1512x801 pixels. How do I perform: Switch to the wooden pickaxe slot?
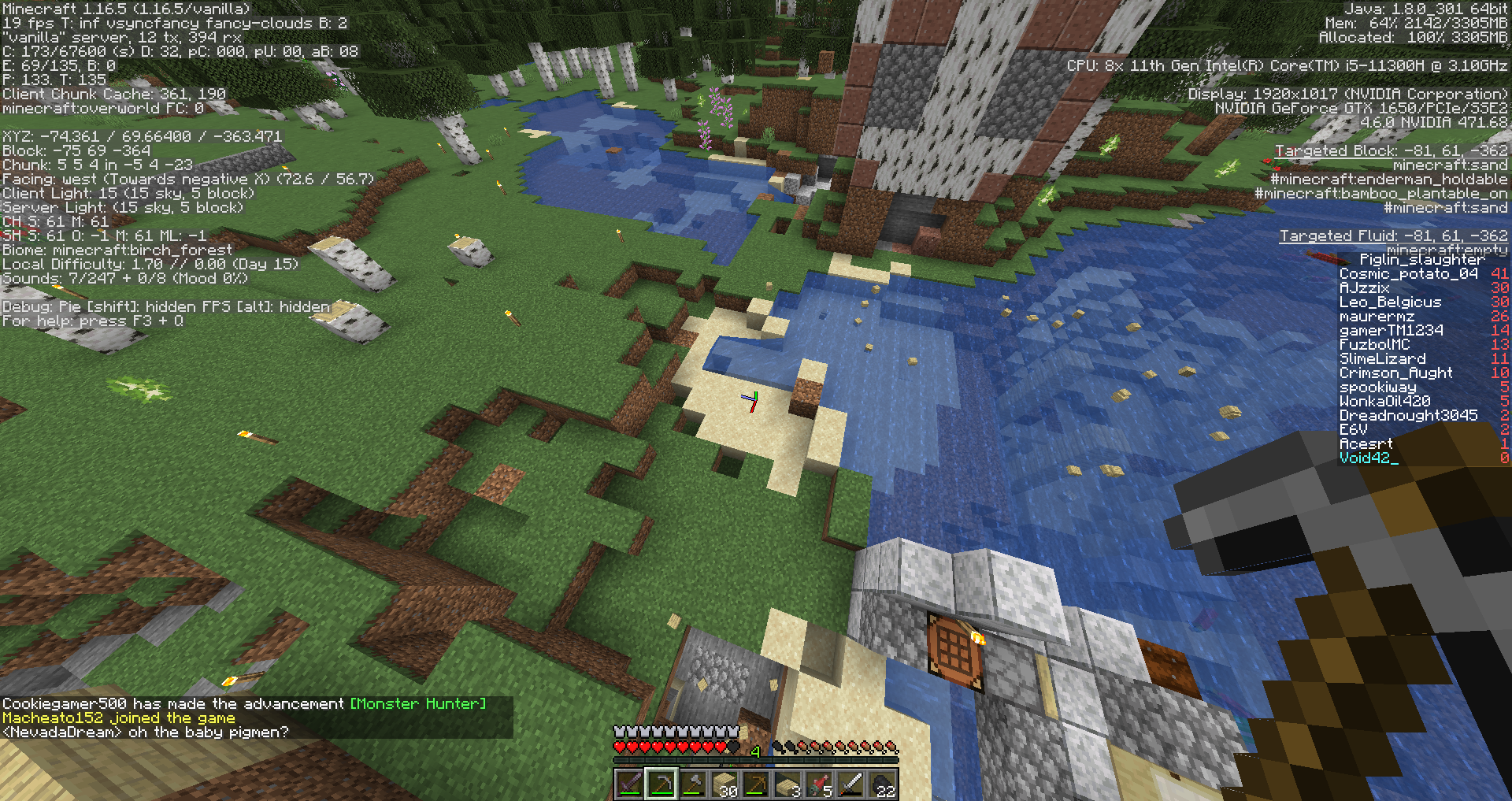(756, 784)
